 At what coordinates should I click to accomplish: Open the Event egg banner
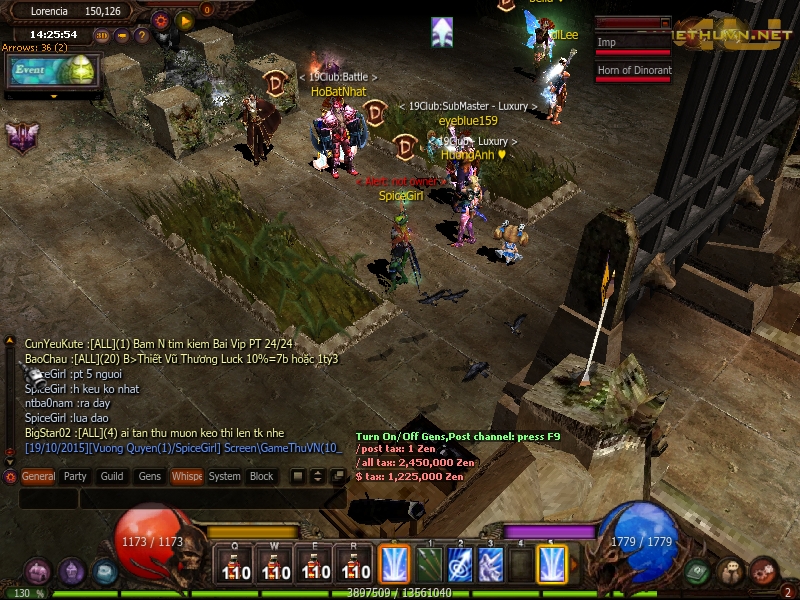click(52, 72)
